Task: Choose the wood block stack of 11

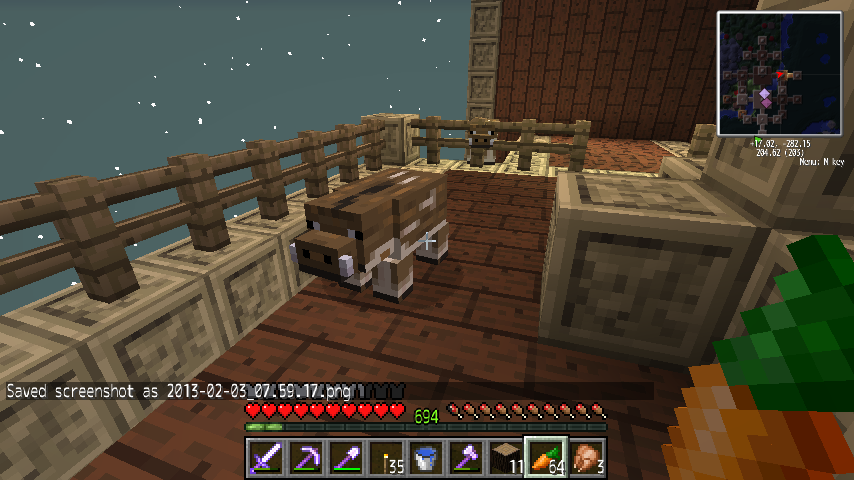Action: coord(505,458)
